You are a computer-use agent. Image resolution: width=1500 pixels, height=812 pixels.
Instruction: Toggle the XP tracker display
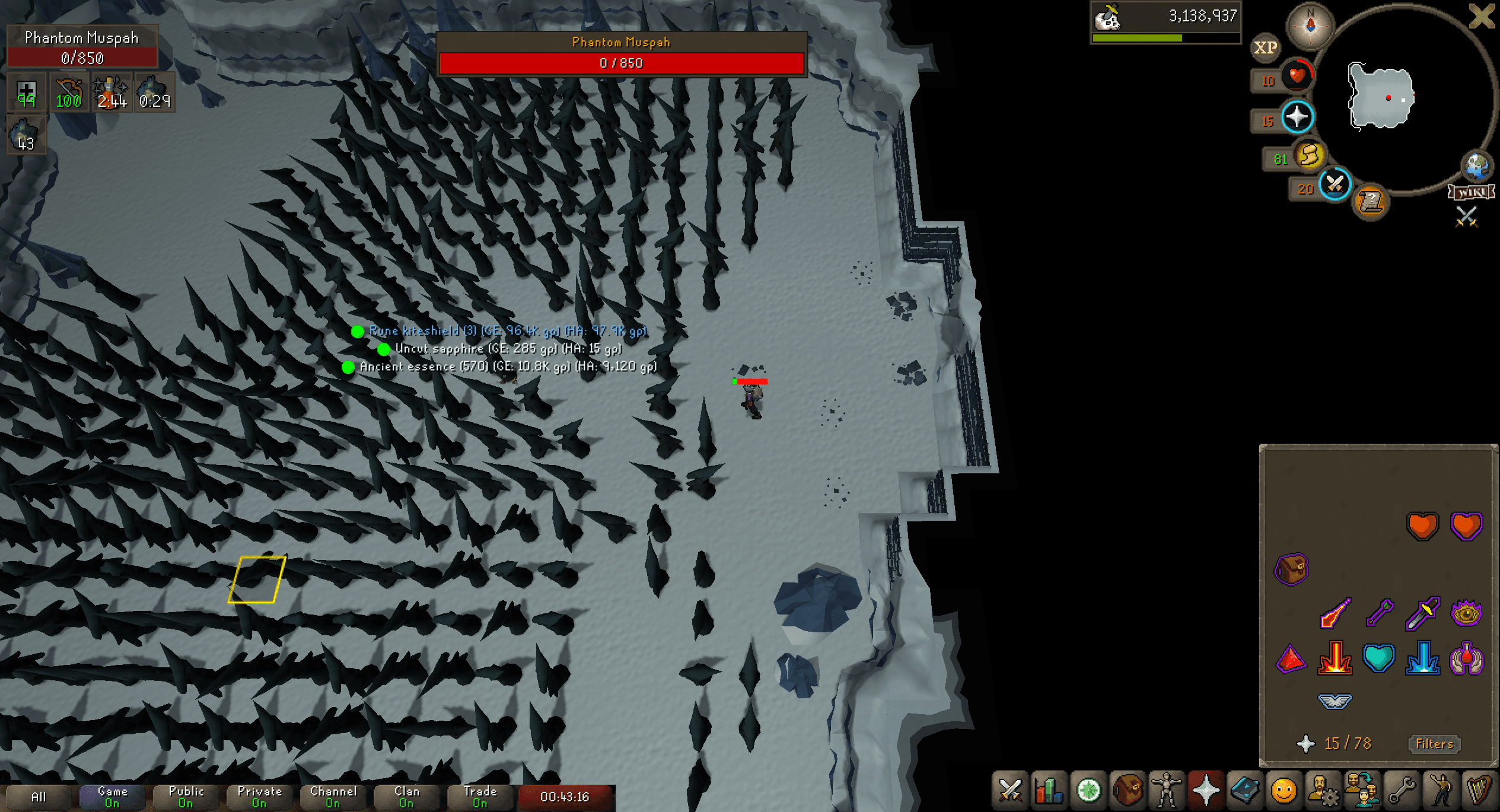click(x=1266, y=47)
